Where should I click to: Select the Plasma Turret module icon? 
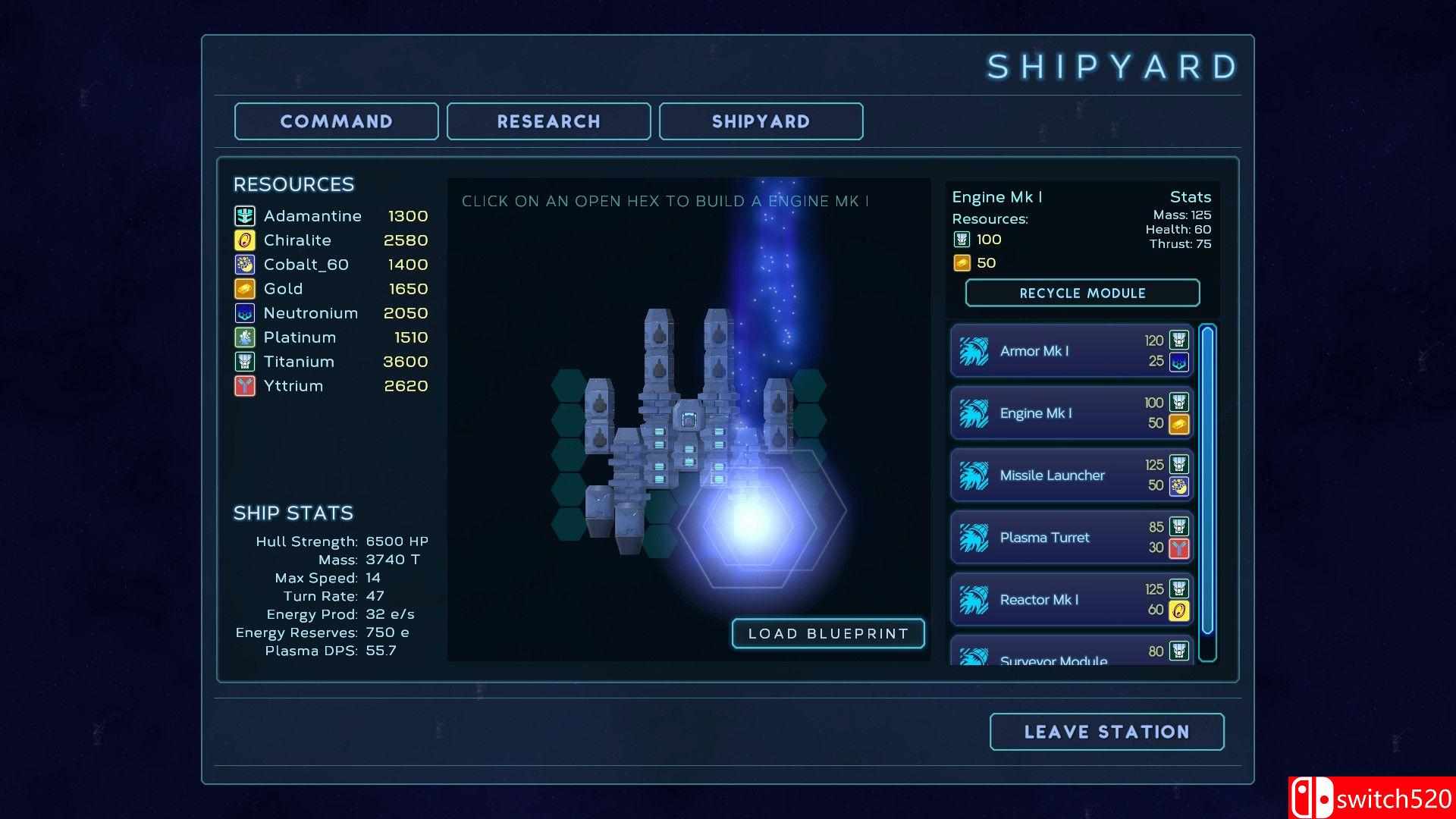tap(976, 537)
